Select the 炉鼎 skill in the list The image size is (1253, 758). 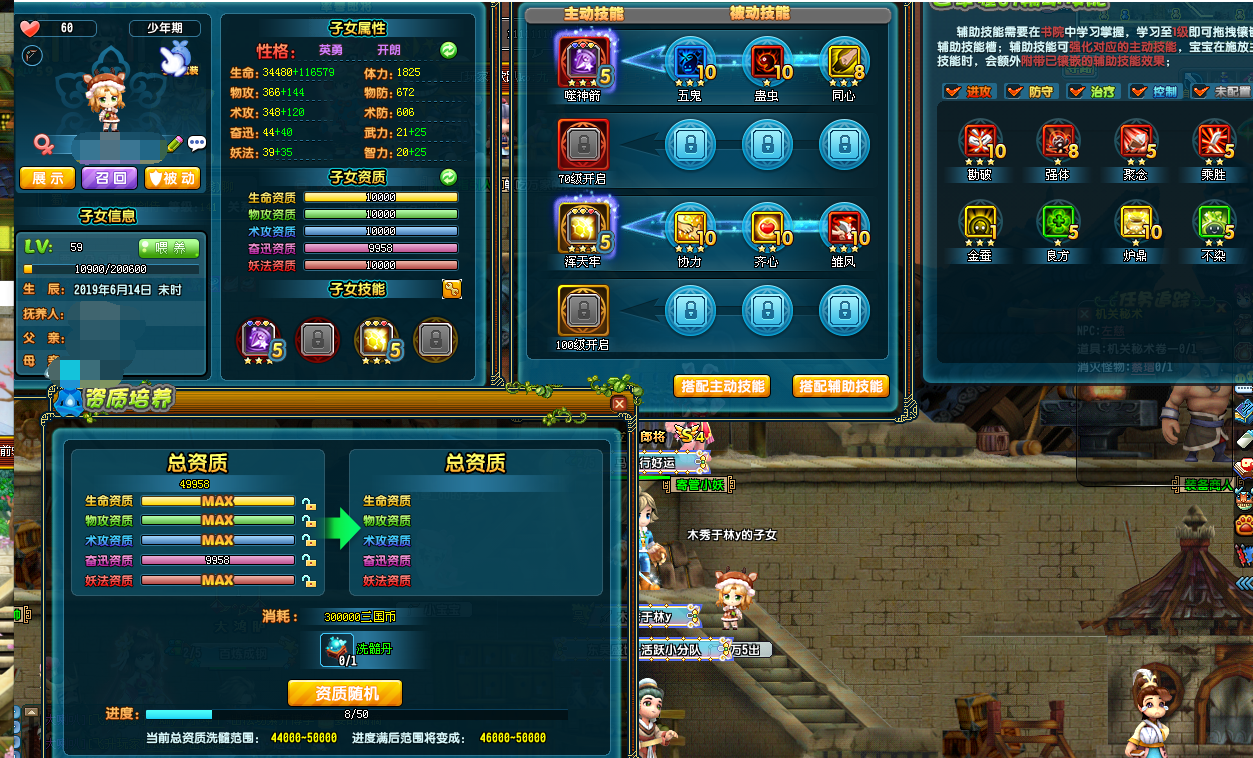point(1136,222)
